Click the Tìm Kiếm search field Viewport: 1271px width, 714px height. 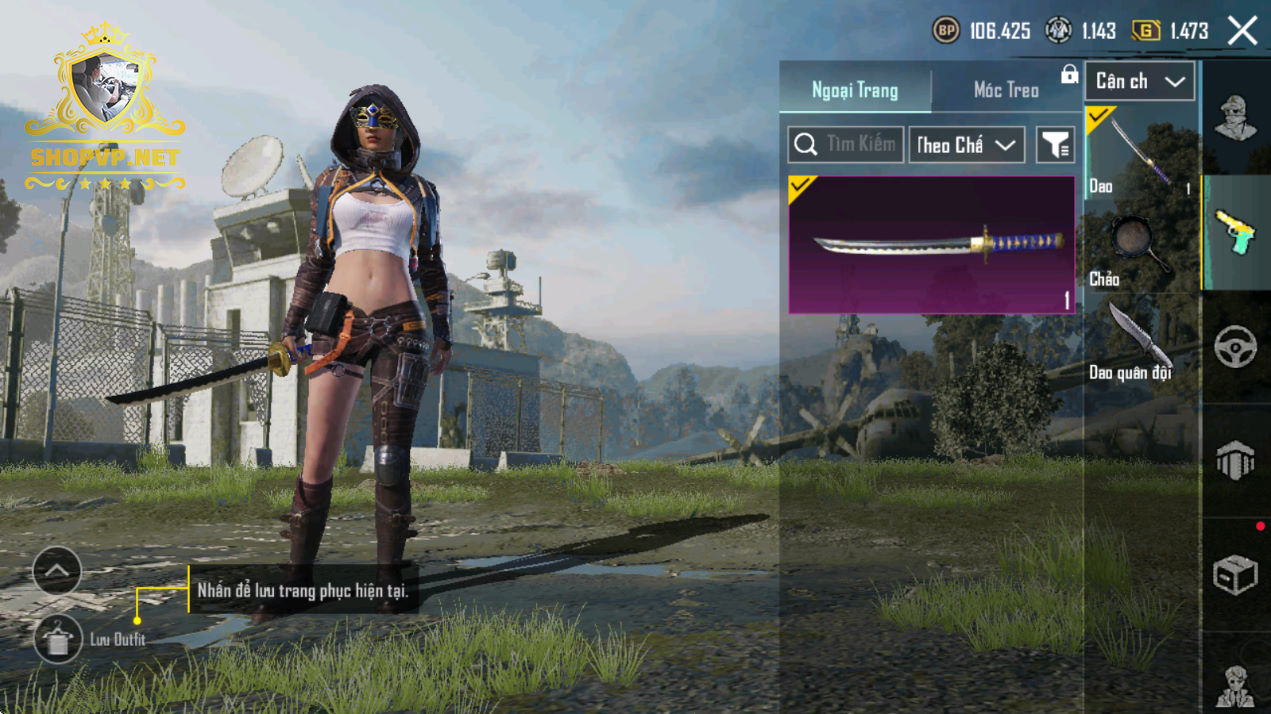(846, 145)
